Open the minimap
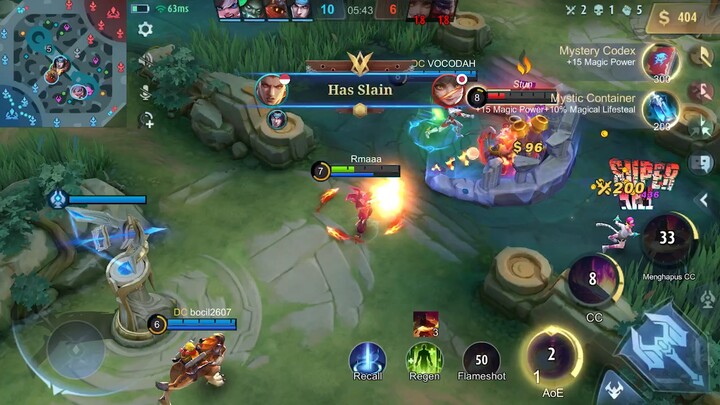This screenshot has width=720, height=405. tap(62, 64)
